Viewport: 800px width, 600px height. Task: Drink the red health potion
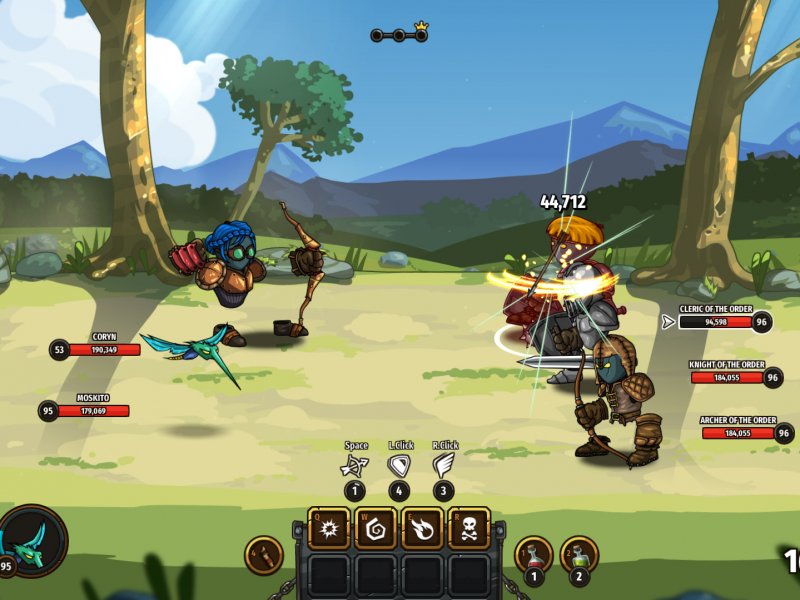[x=534, y=555]
